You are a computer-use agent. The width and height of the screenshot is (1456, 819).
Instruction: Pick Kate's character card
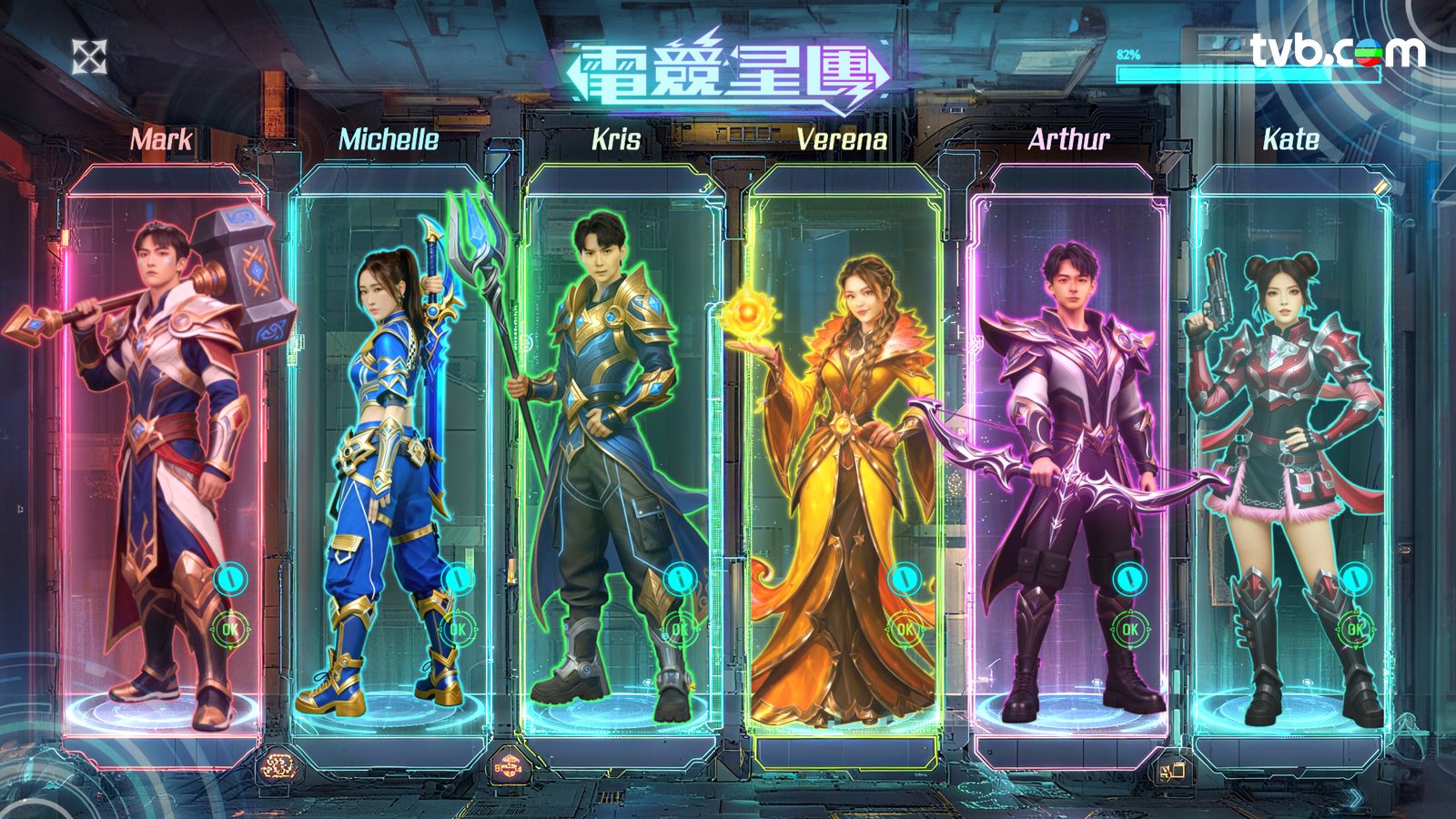click(x=1292, y=437)
